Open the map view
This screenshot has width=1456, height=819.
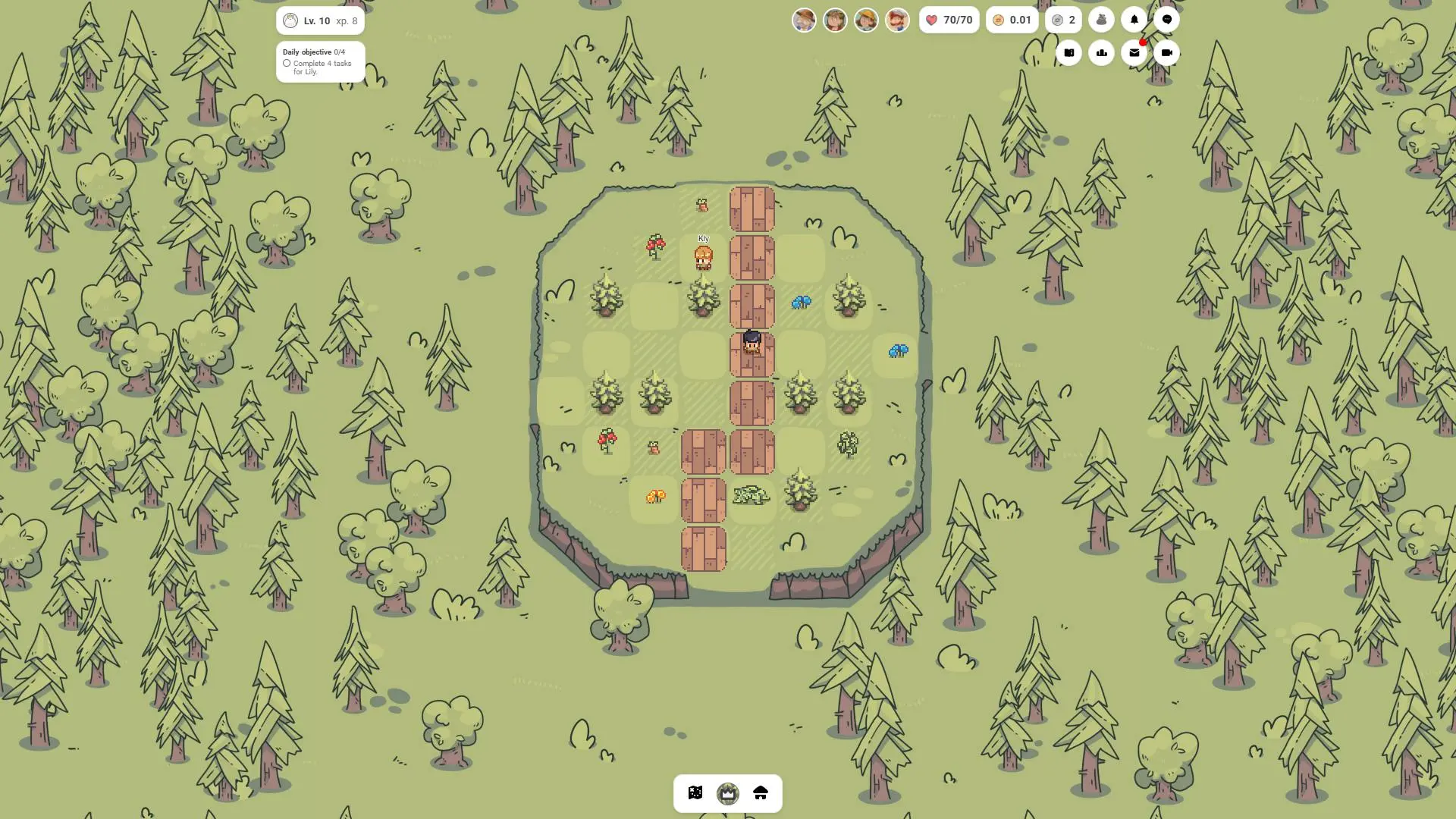pyautogui.click(x=695, y=793)
